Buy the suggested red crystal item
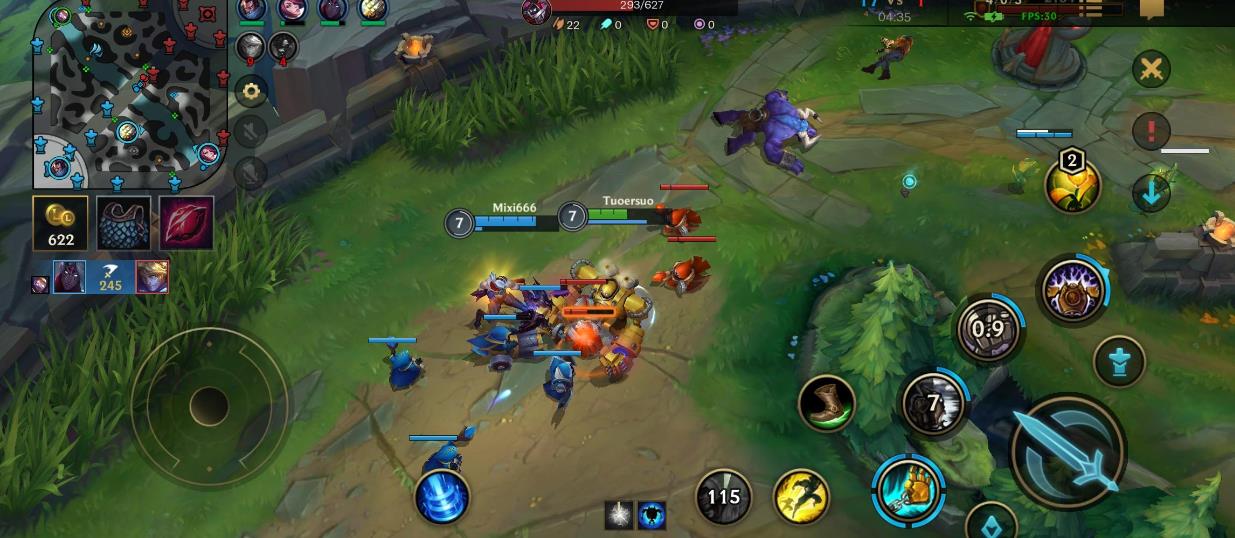The image size is (1235, 538). click(186, 223)
